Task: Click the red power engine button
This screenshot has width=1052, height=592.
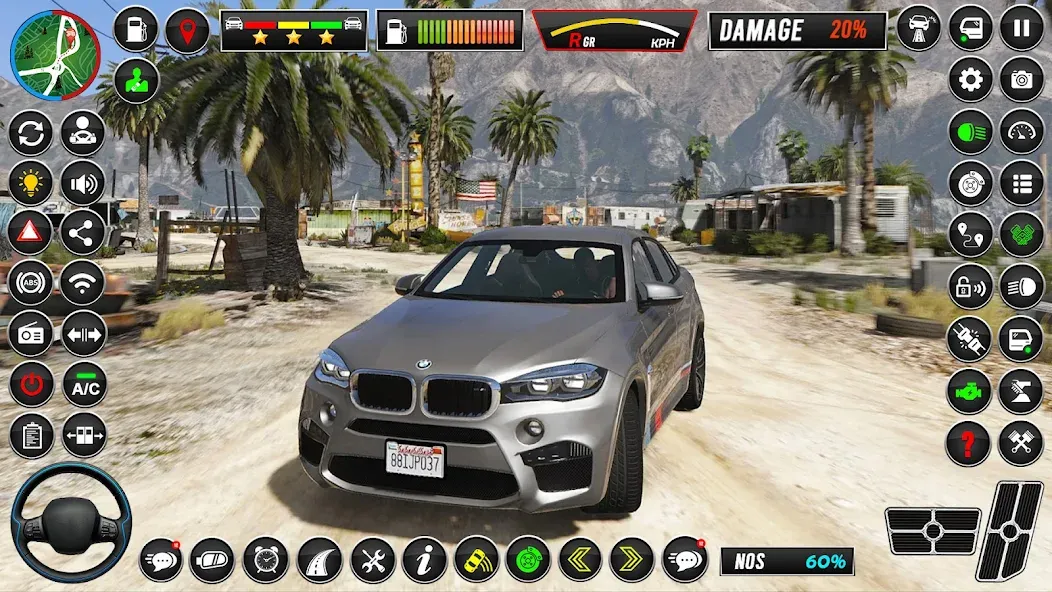Action: coord(30,385)
